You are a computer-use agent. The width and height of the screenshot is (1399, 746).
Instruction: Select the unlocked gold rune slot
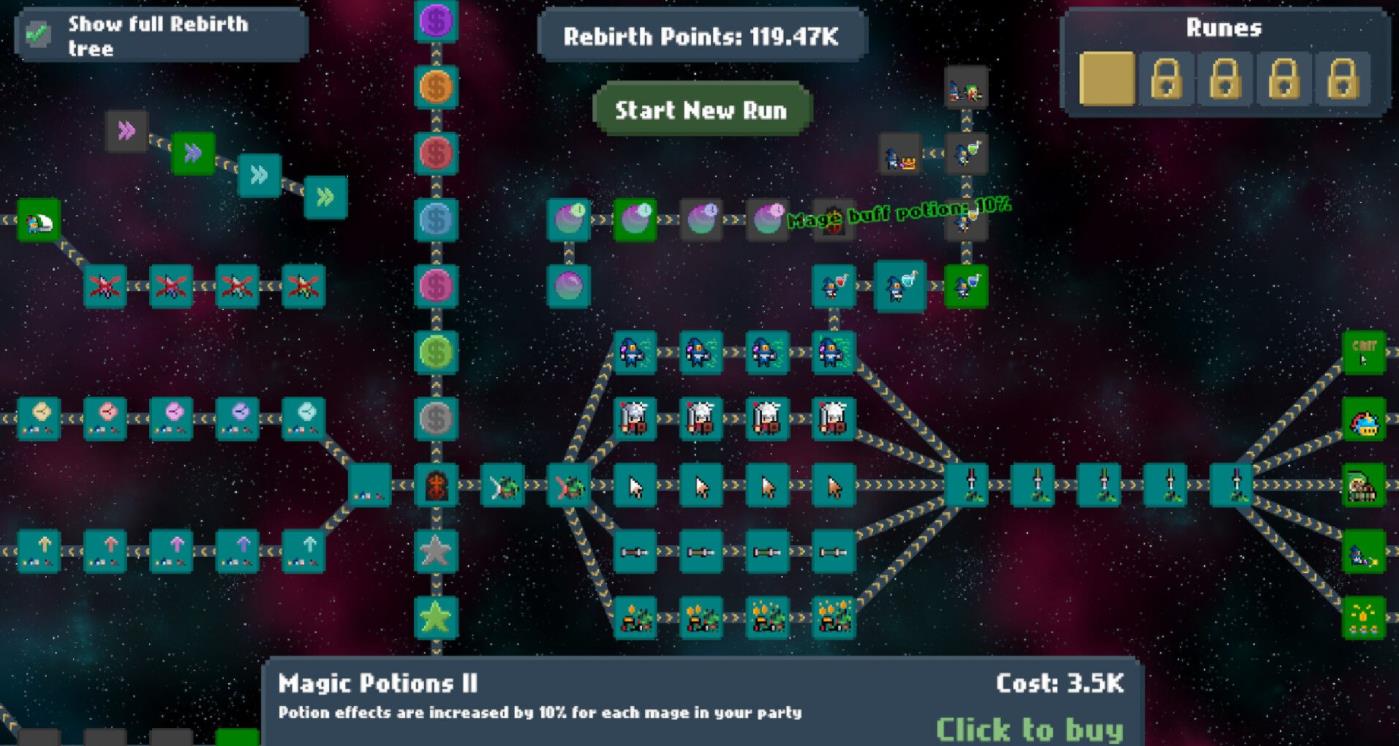(x=1107, y=79)
